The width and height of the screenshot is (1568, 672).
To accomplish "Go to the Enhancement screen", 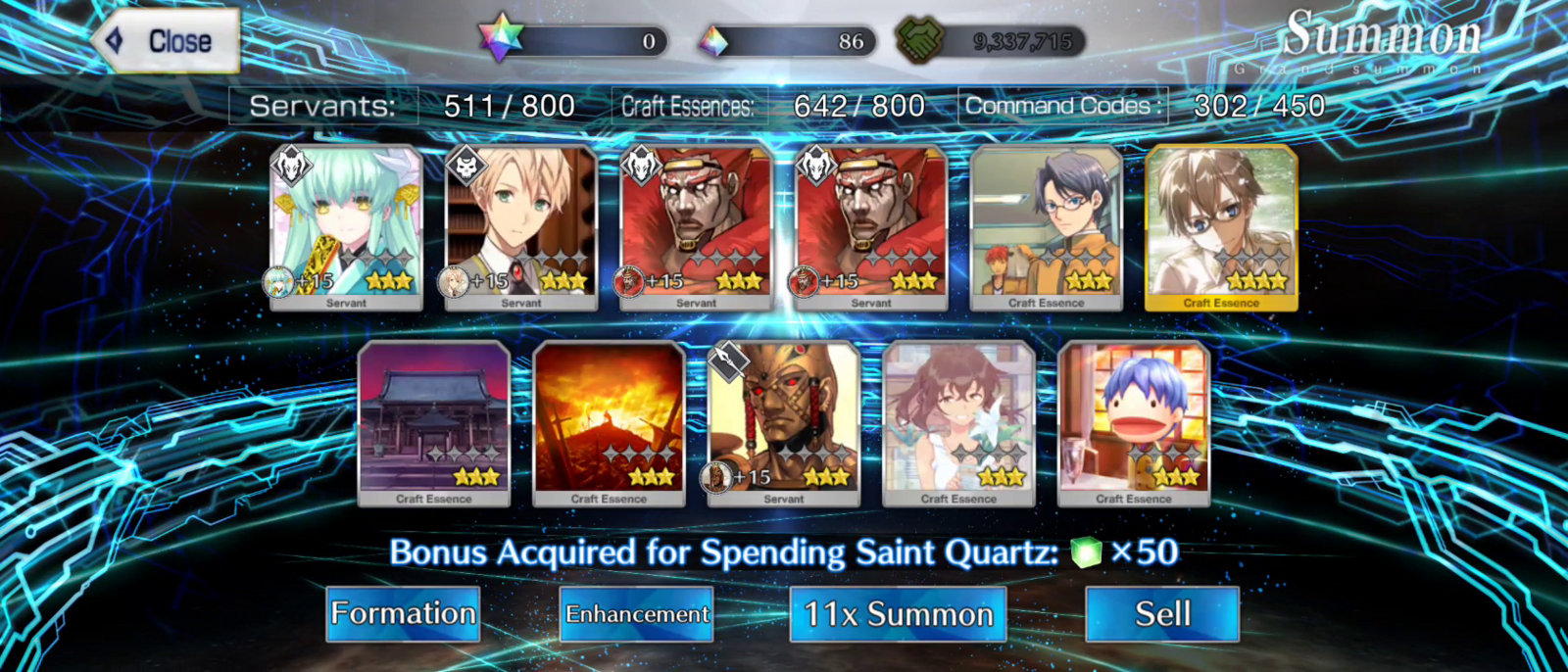I will click(x=636, y=614).
